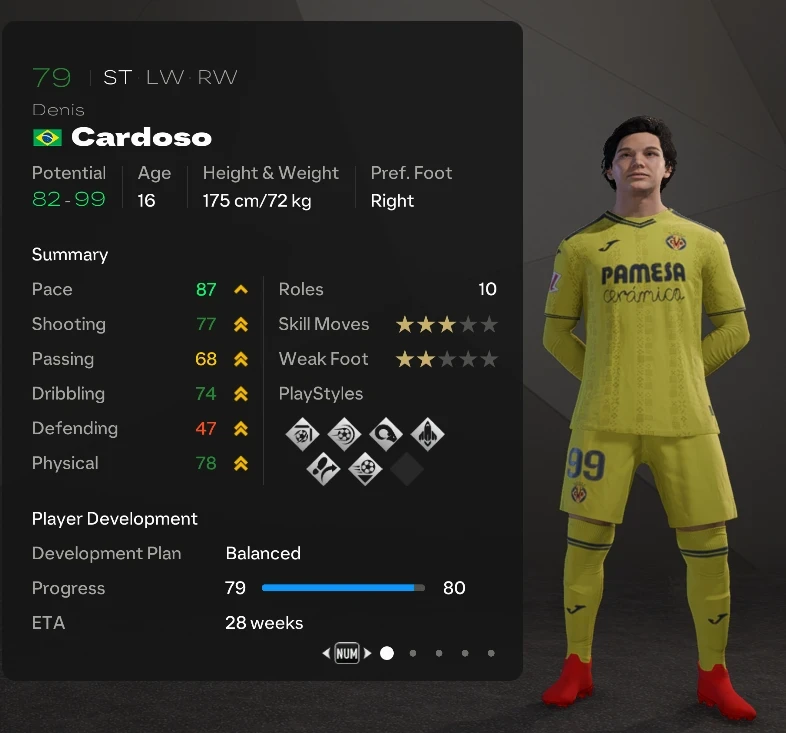Show the low driven ball PlayStyle icon
The width and height of the screenshot is (786, 733).
365,468
